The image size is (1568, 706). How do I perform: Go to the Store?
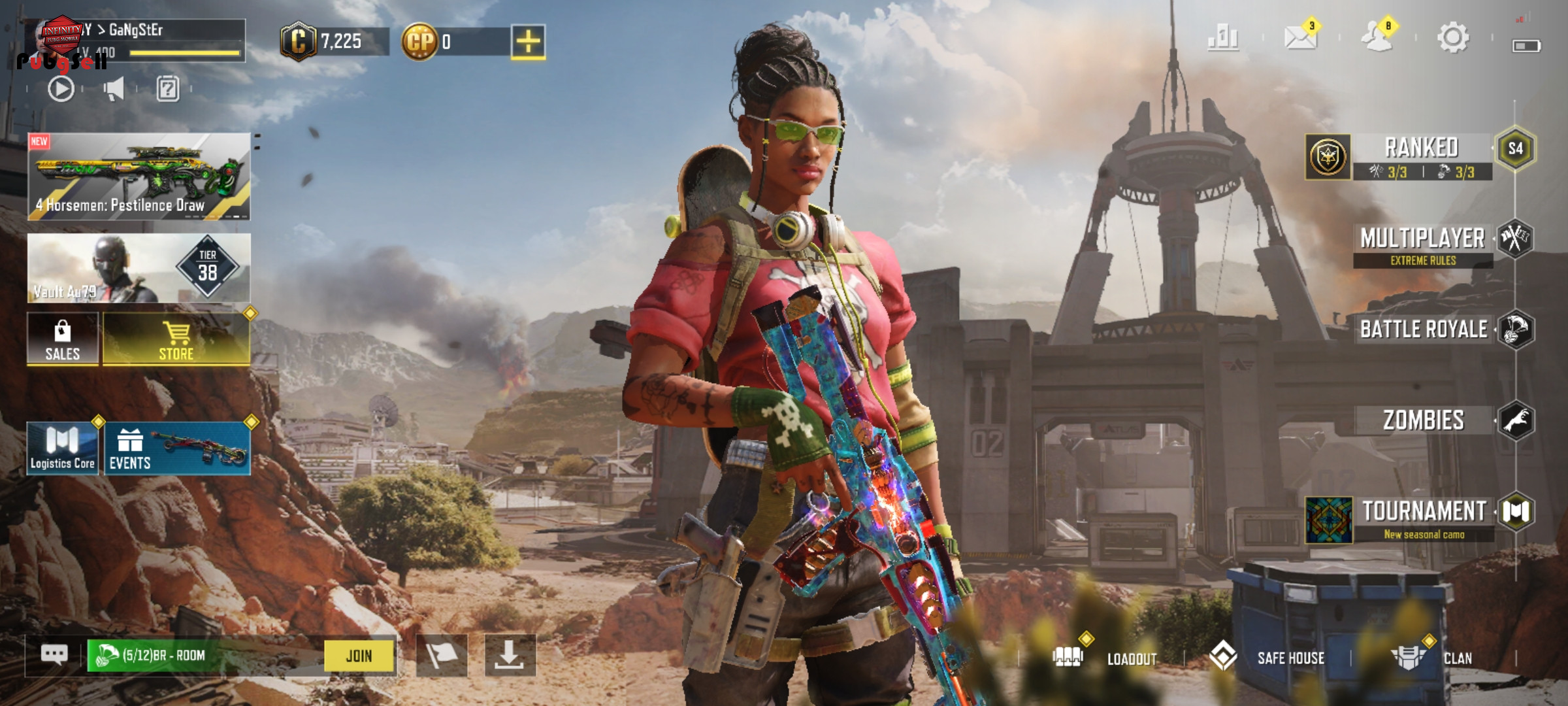[x=176, y=339]
